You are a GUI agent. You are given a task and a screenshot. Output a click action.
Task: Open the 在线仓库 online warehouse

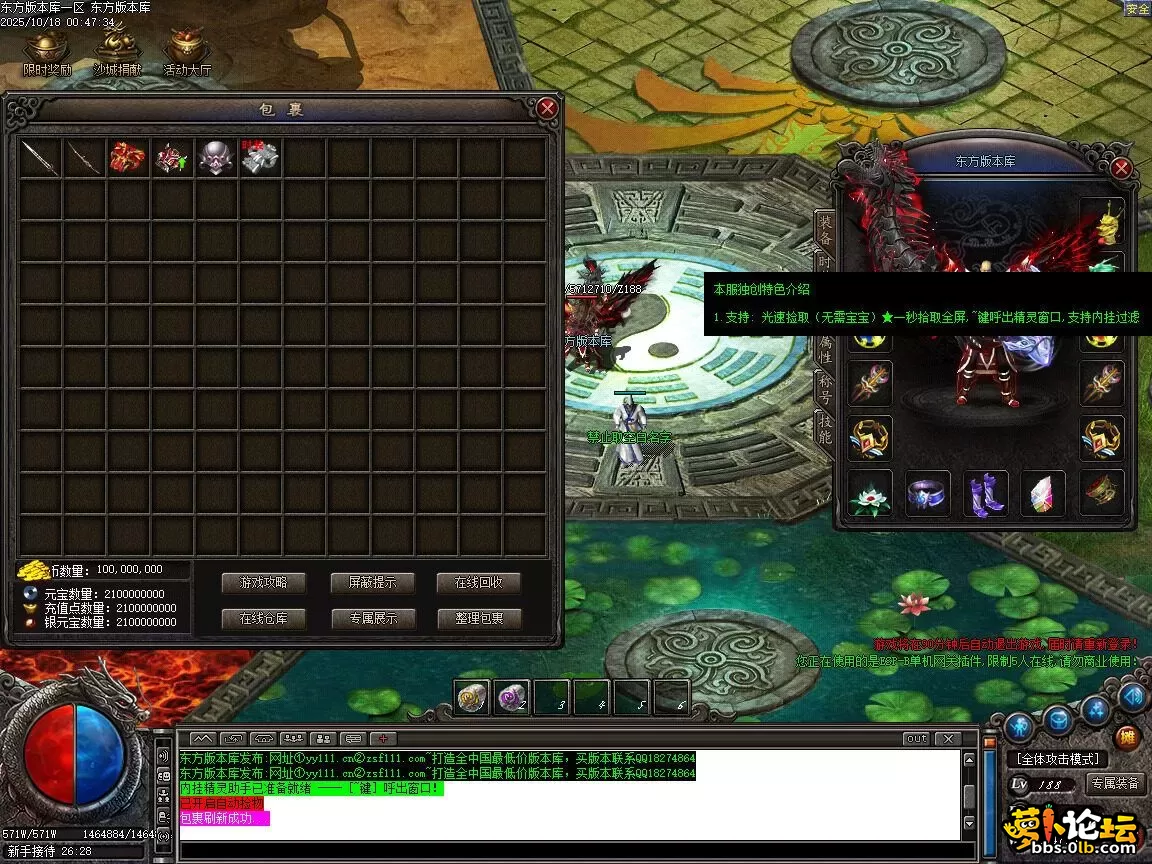(263, 618)
